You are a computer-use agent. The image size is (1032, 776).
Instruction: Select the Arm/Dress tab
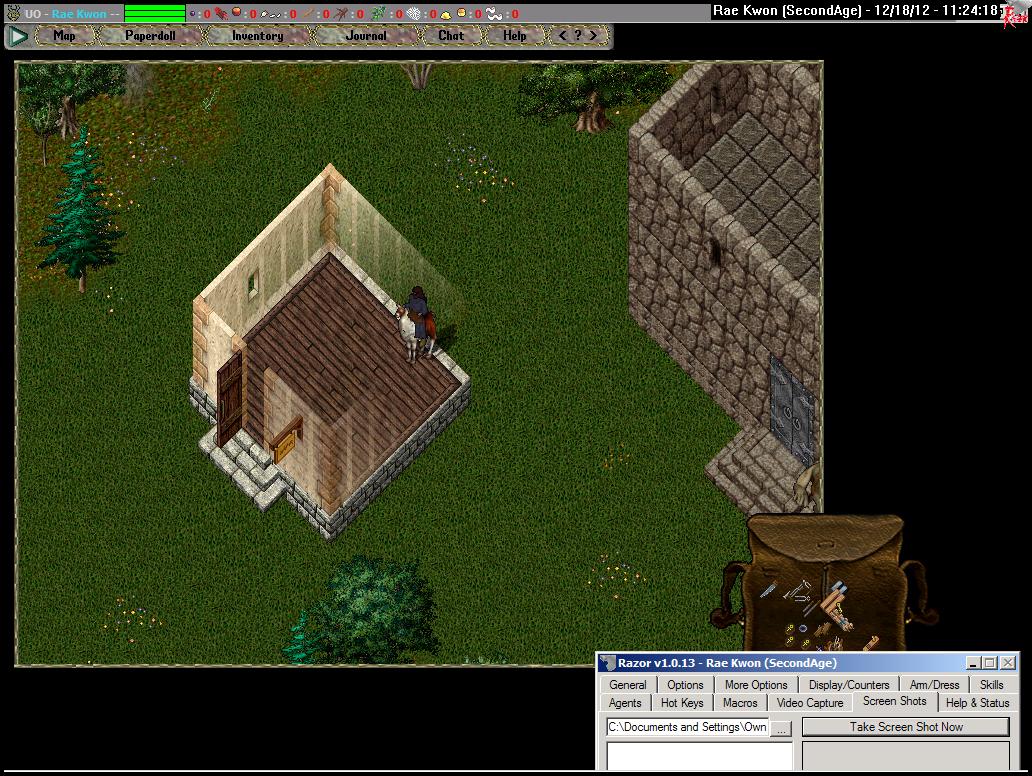tap(934, 685)
